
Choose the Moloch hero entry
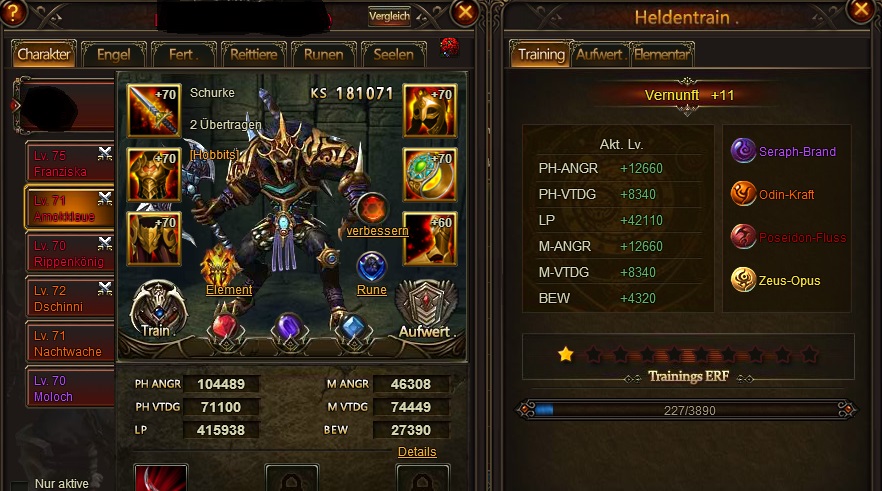point(70,388)
